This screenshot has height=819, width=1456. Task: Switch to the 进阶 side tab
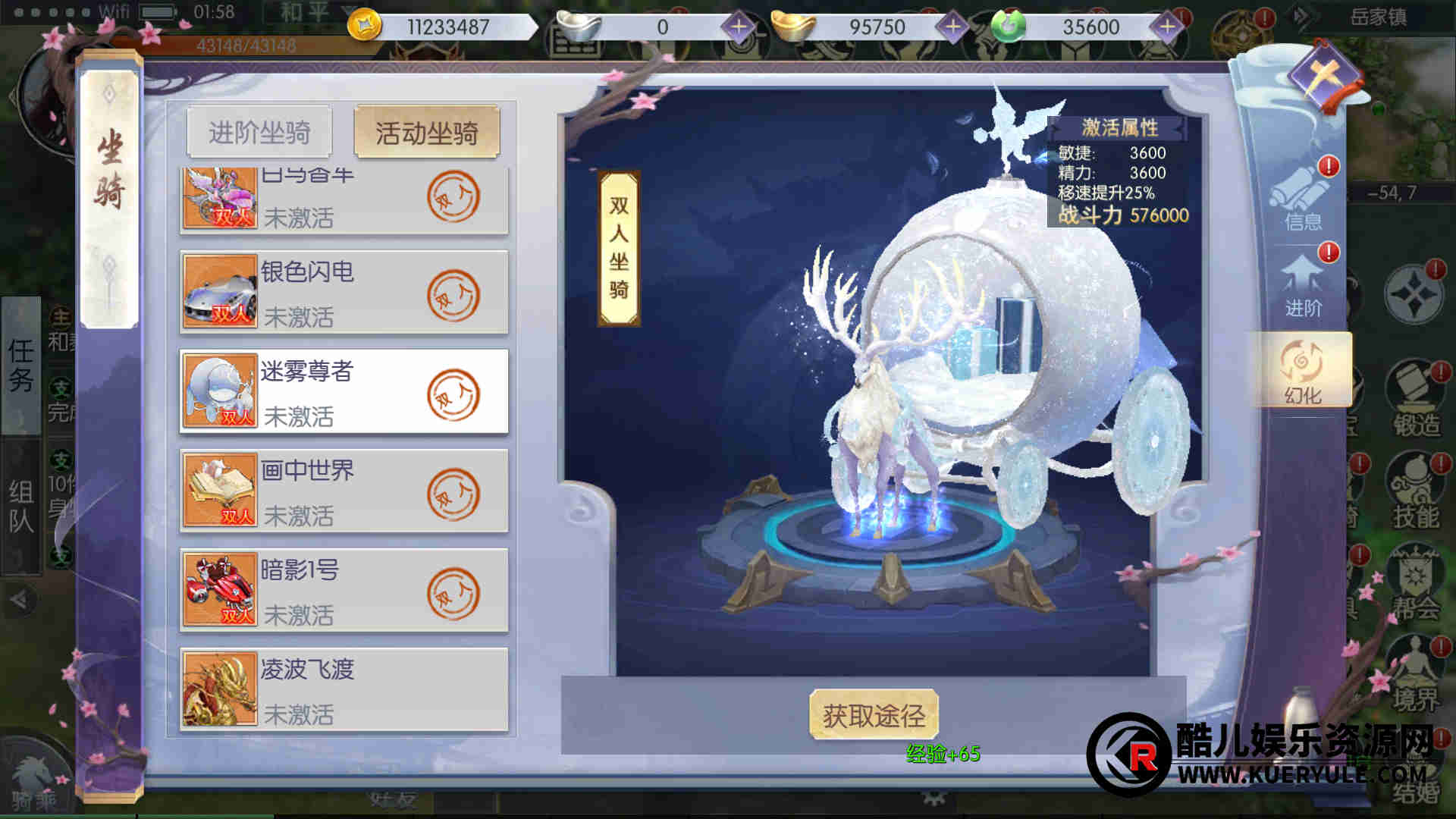[1303, 287]
